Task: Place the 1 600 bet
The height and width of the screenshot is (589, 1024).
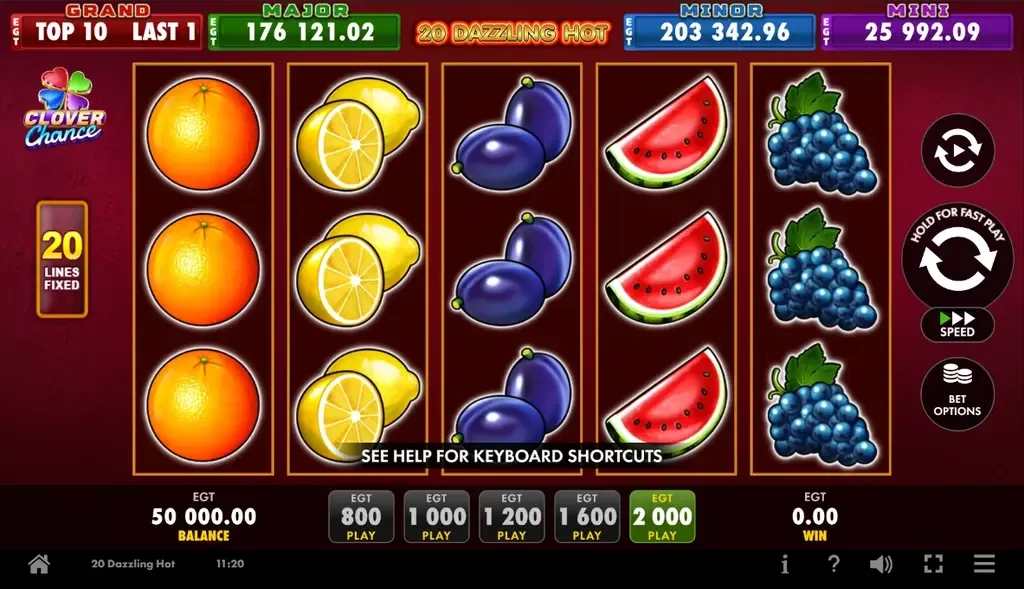Action: (587, 517)
